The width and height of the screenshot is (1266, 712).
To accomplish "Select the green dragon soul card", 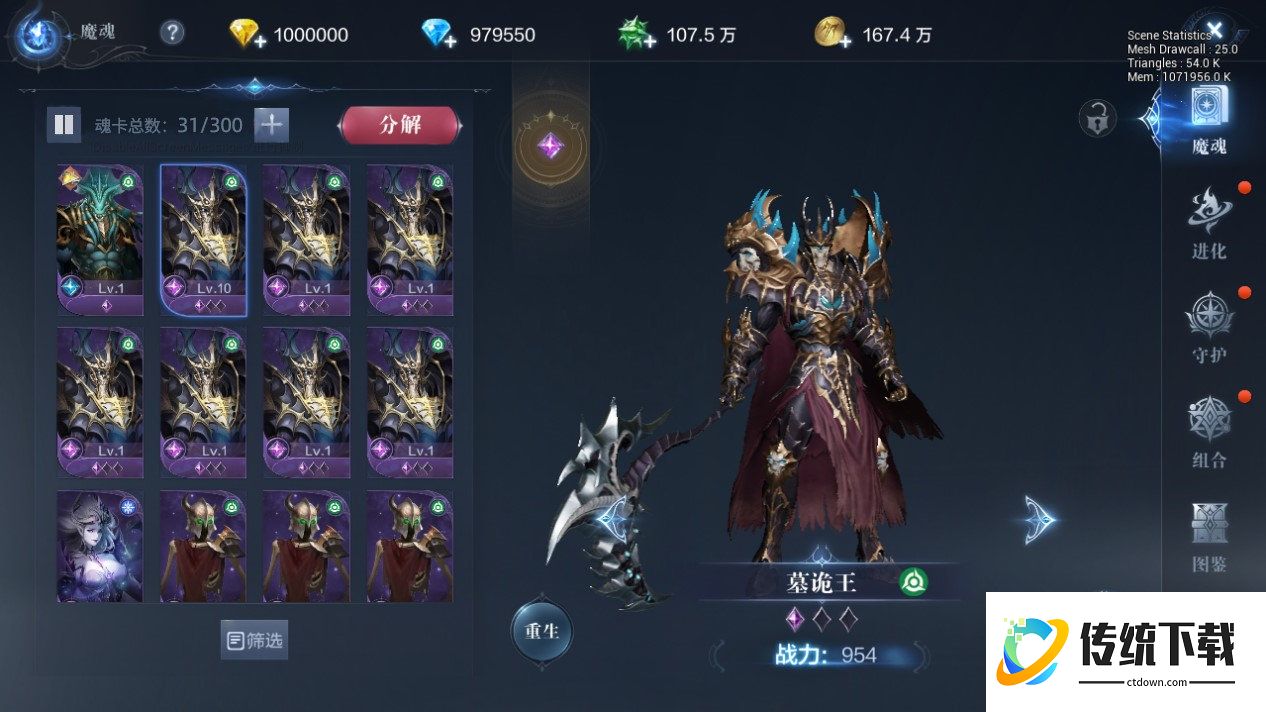I will tap(100, 240).
